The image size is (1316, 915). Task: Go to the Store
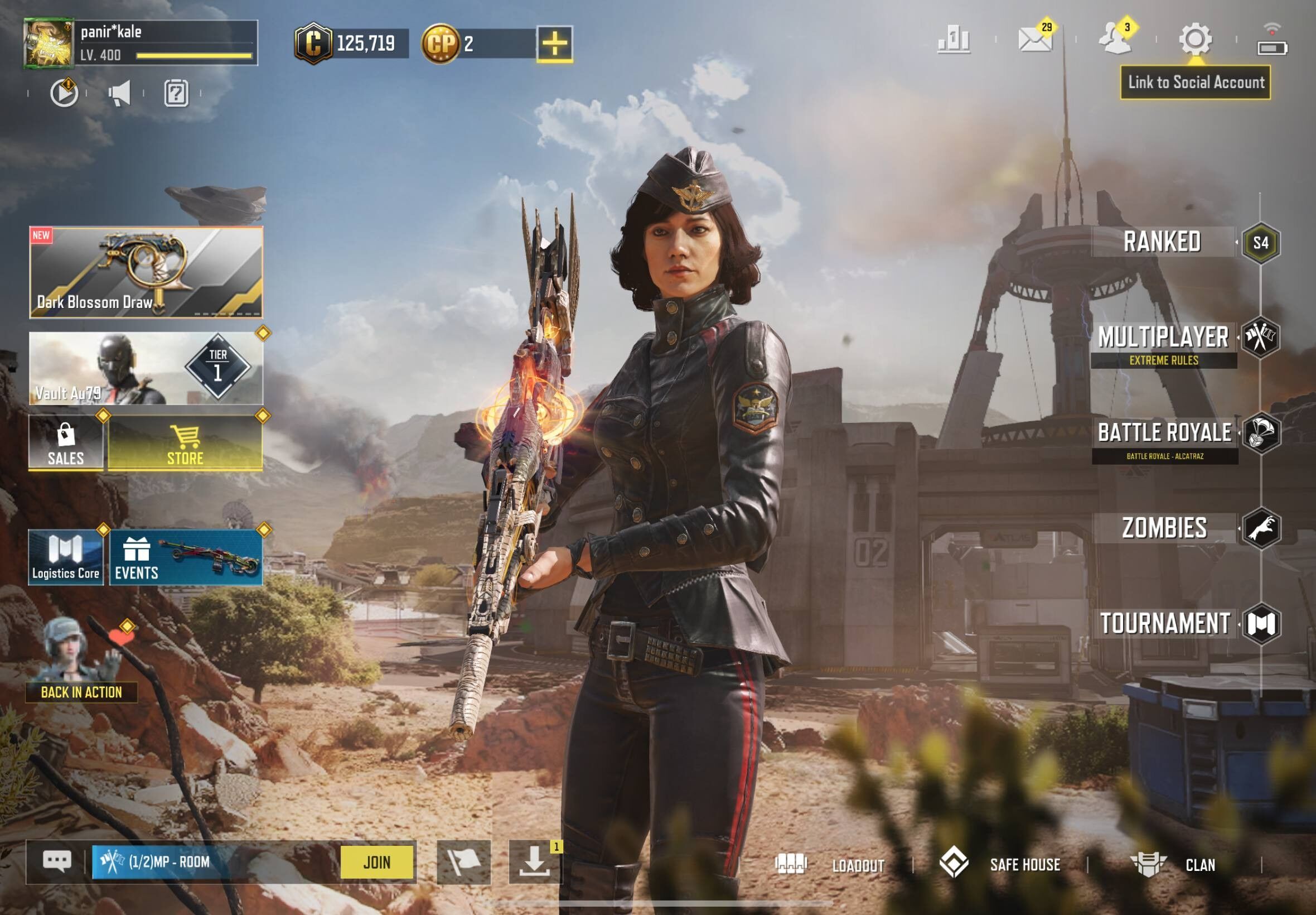click(x=185, y=442)
